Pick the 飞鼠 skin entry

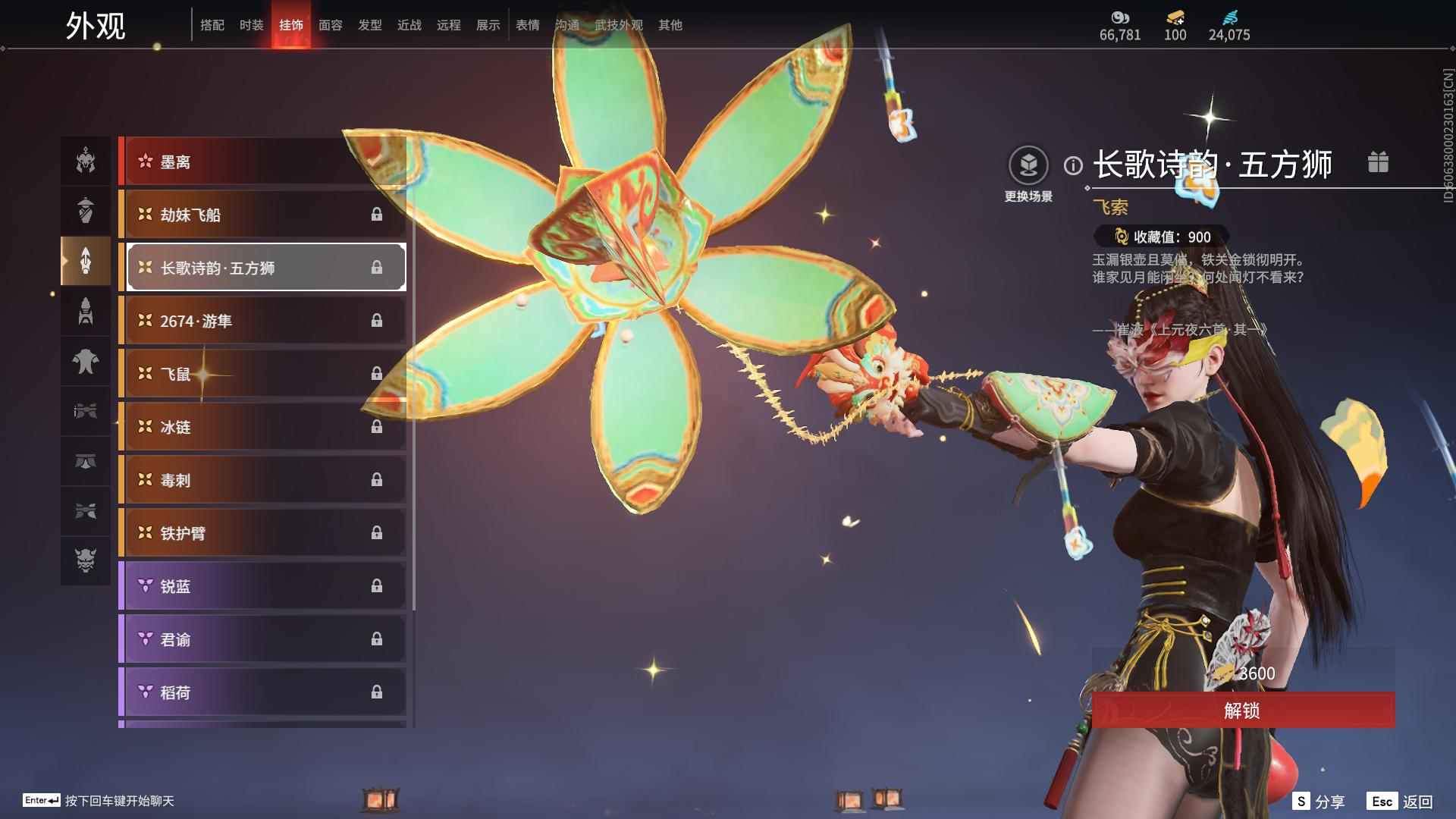coord(262,374)
